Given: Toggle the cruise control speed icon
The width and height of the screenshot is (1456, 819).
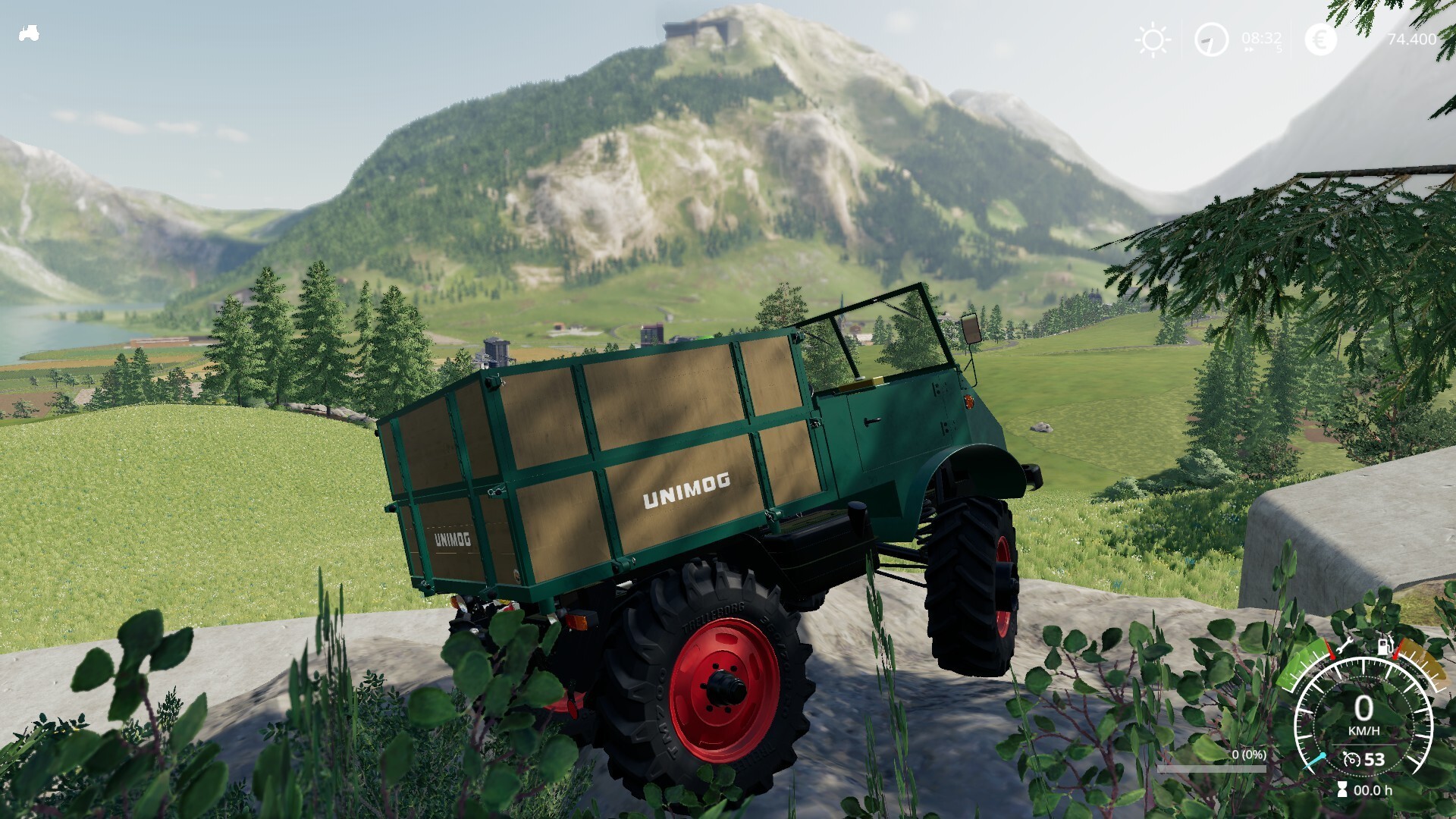Looking at the screenshot, I should [x=1351, y=759].
